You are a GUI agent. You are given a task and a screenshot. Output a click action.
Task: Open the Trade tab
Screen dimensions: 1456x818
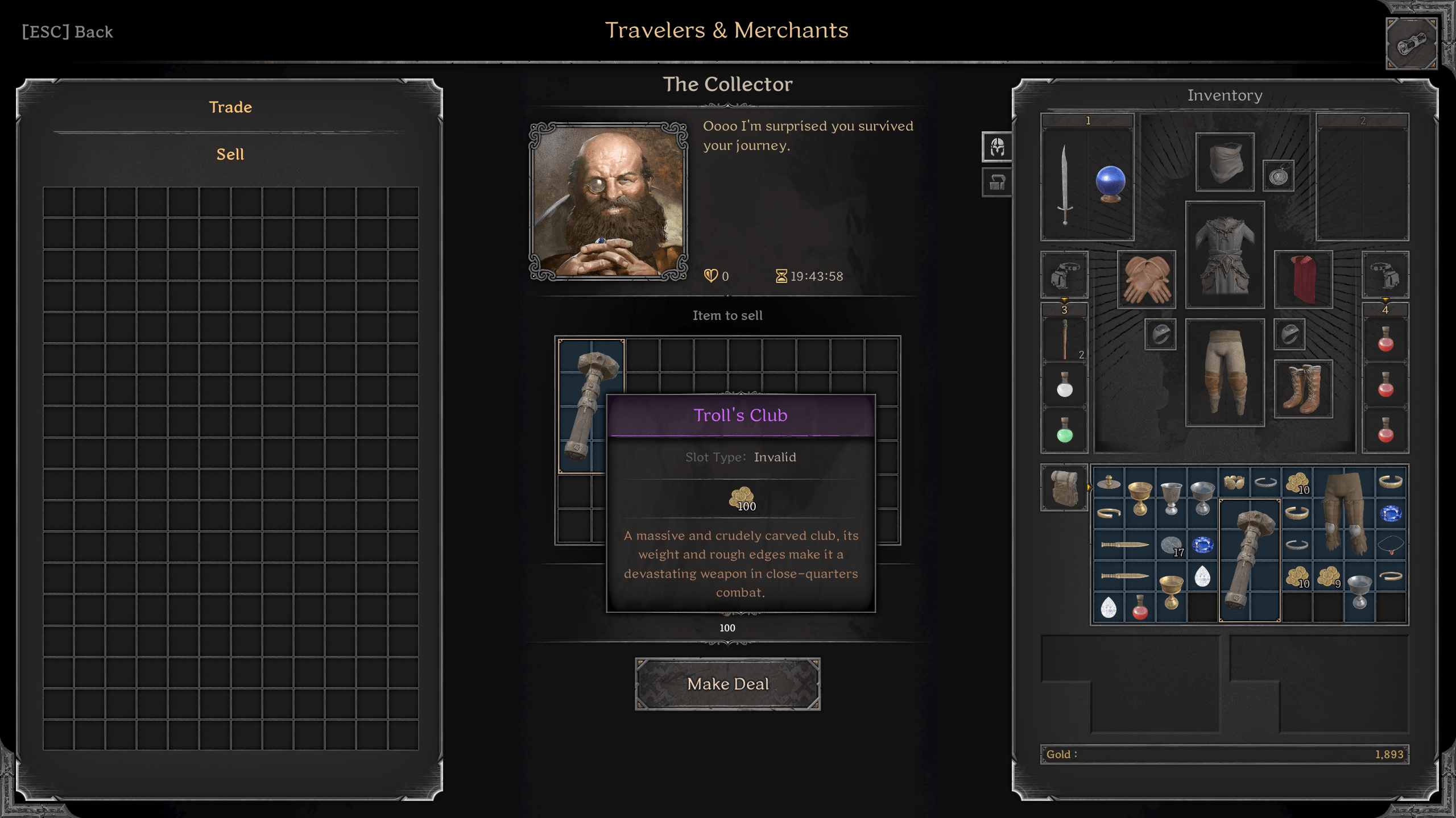tap(230, 107)
